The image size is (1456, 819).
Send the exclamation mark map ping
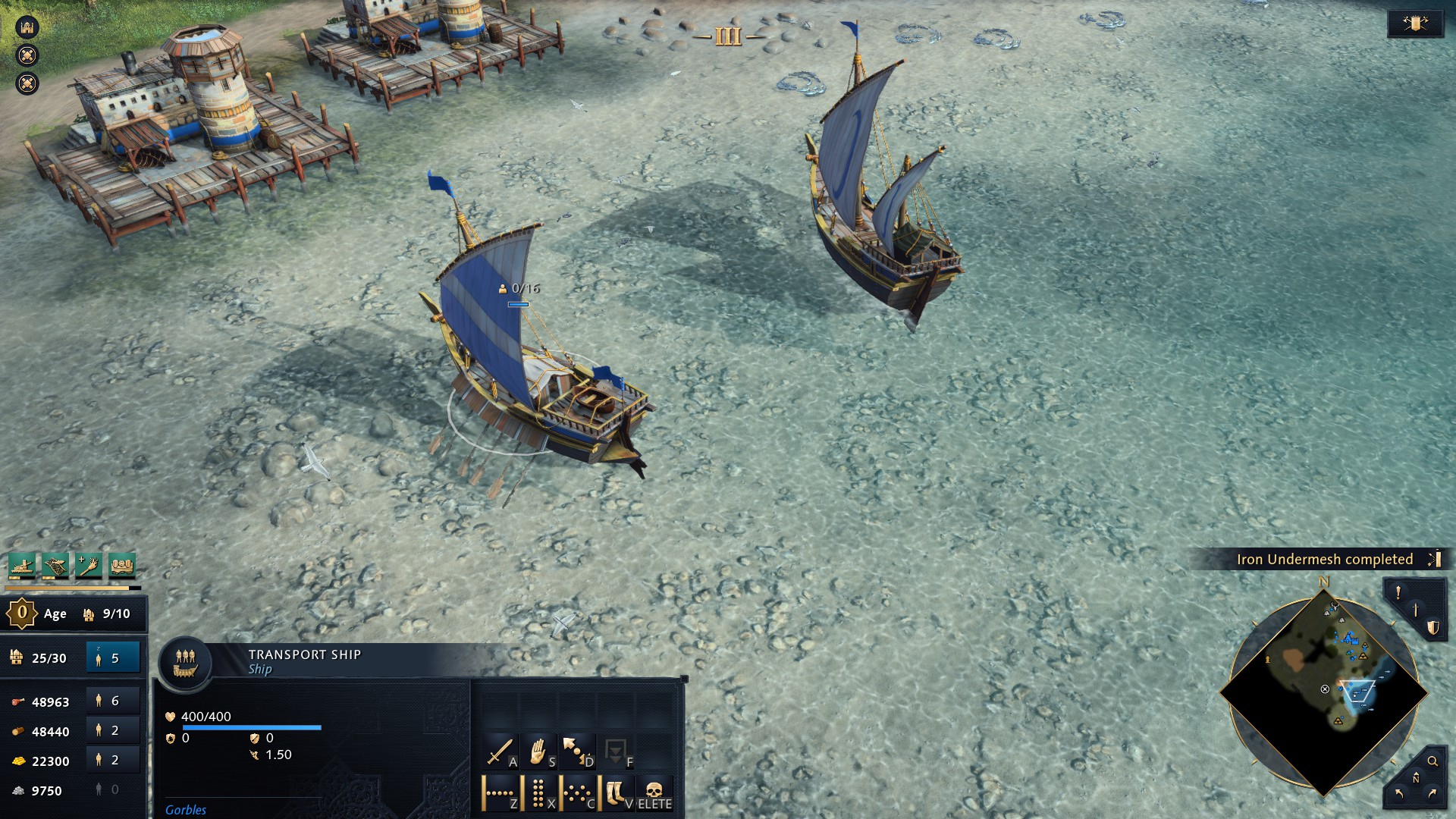pyautogui.click(x=1398, y=593)
